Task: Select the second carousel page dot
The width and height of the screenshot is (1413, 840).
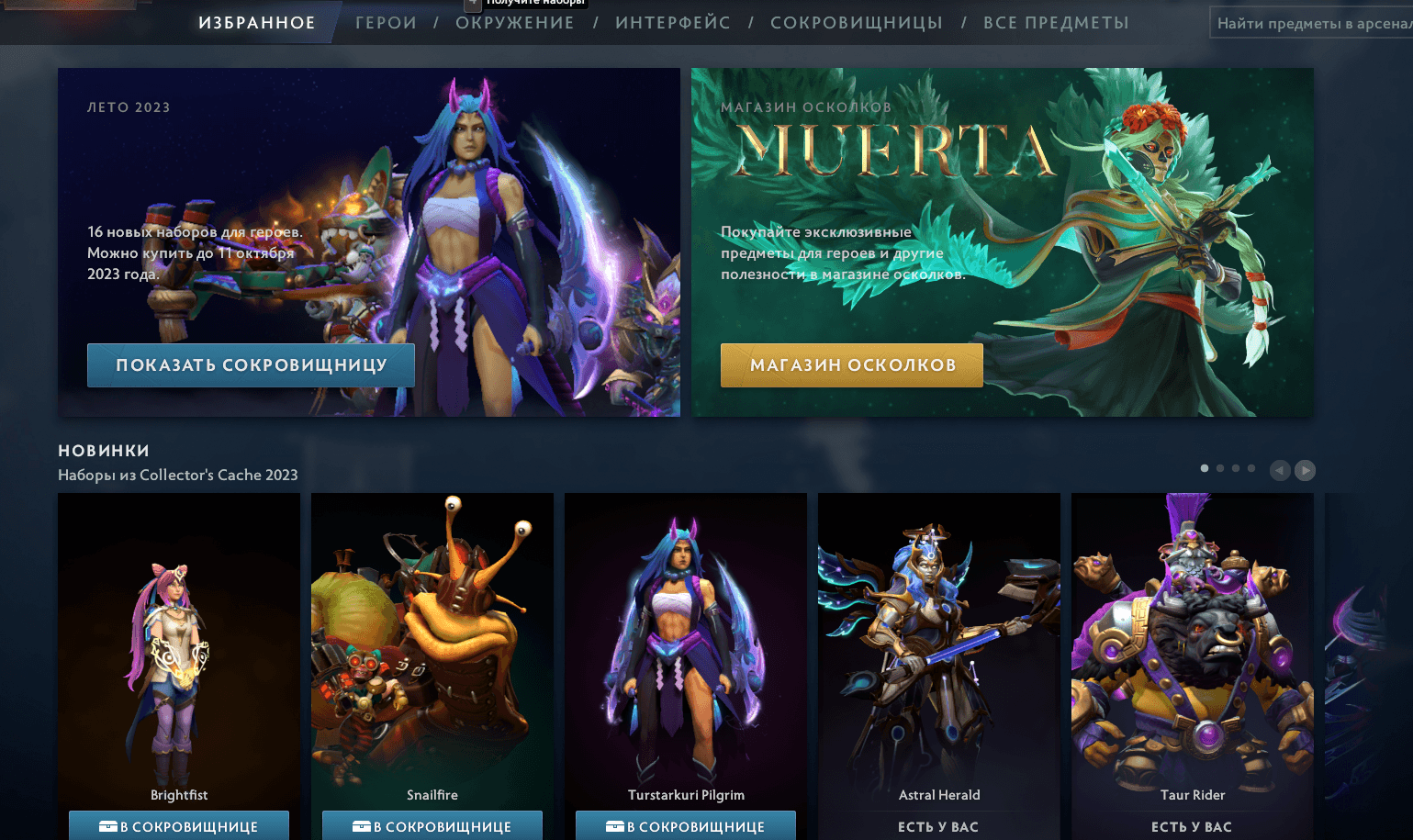Action: 1219,467
